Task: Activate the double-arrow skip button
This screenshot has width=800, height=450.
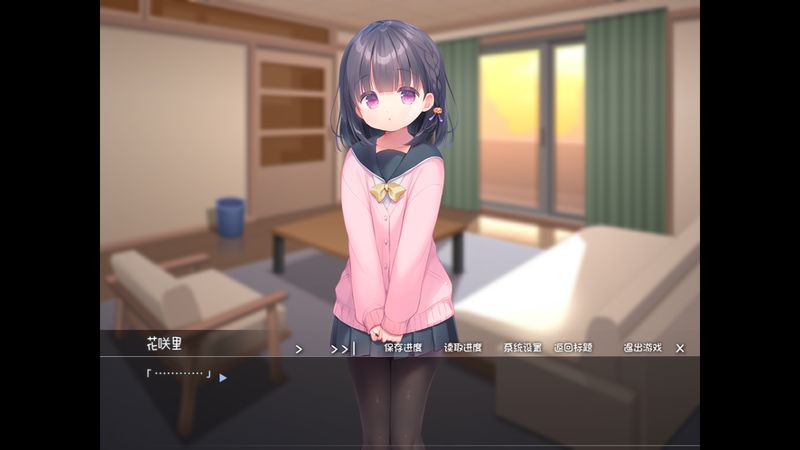Action: [342, 349]
